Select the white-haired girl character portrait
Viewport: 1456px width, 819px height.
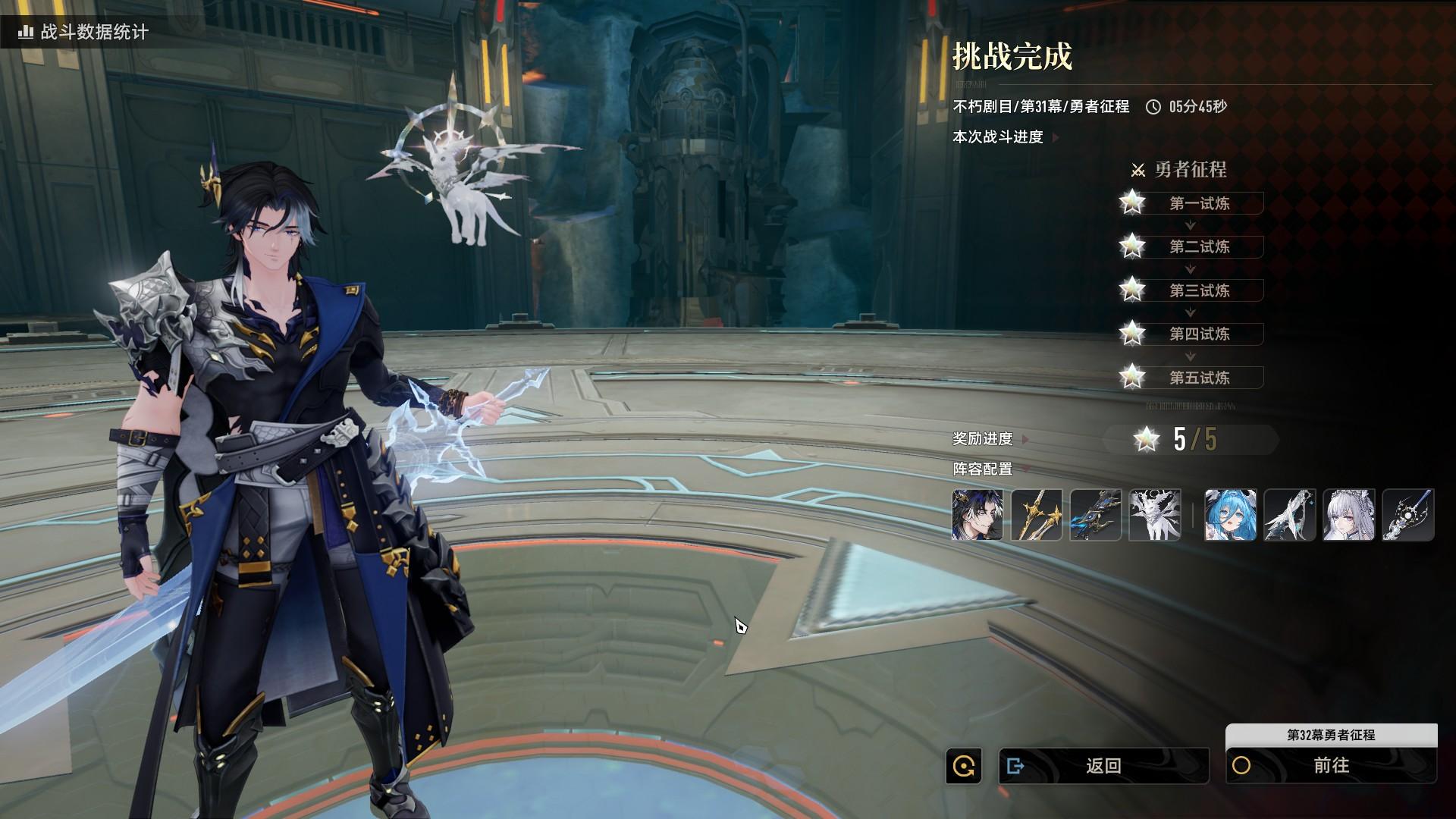click(1348, 515)
